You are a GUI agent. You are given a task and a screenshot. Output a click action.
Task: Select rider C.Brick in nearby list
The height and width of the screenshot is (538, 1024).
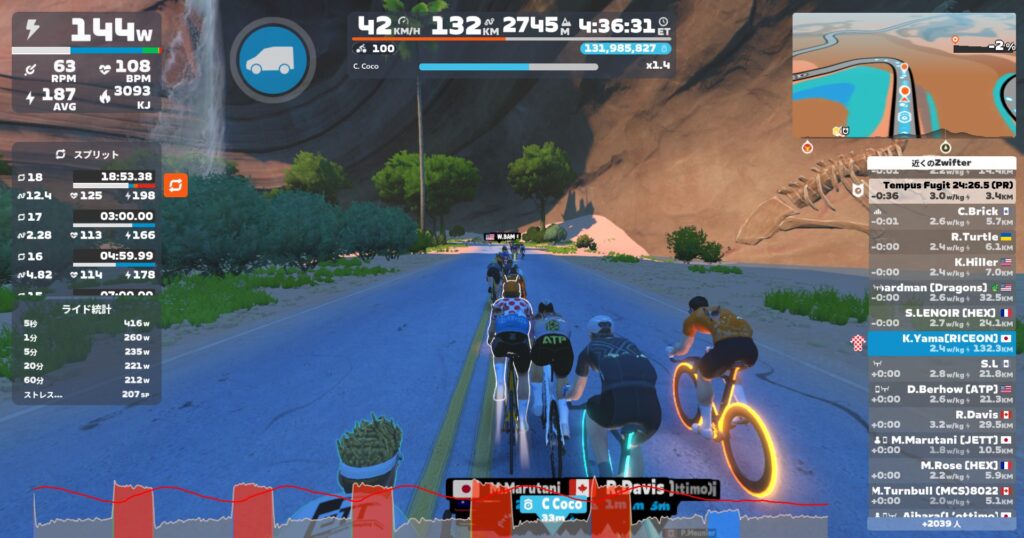942,216
